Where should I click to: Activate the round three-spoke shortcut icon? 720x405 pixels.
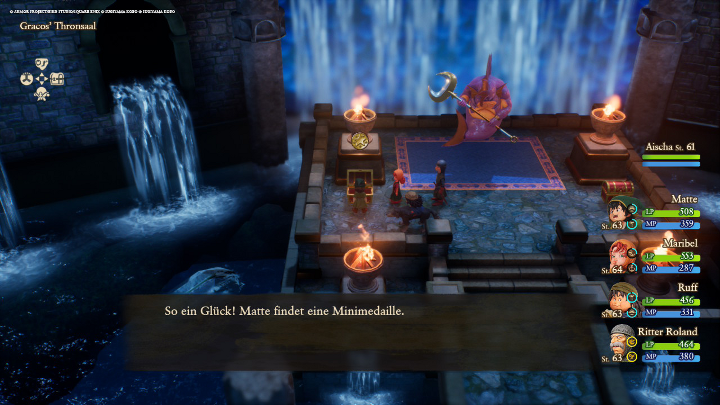coord(26,78)
